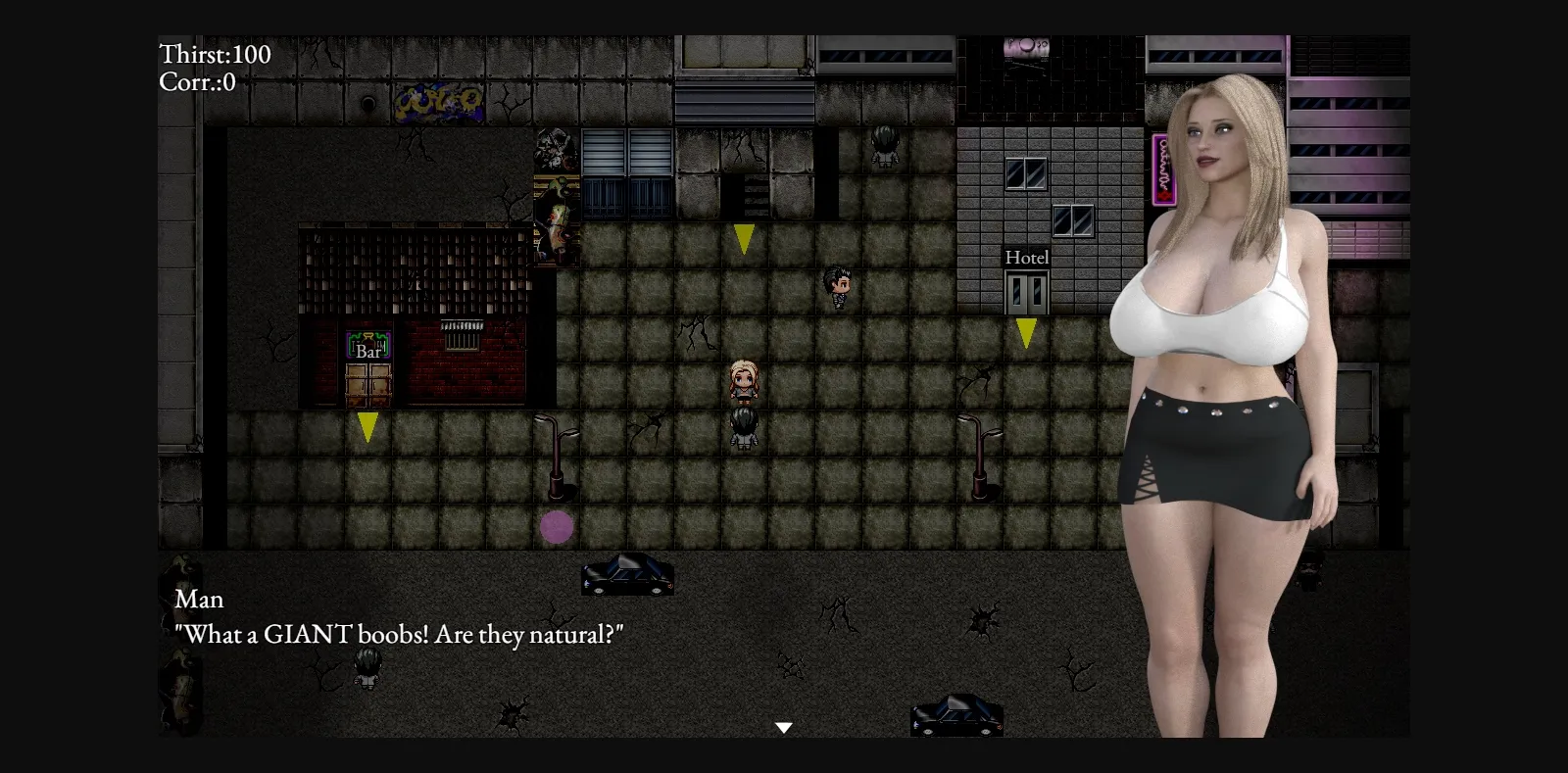Click the Hotel sign above the doors
1568x773 pixels.
(x=1025, y=257)
